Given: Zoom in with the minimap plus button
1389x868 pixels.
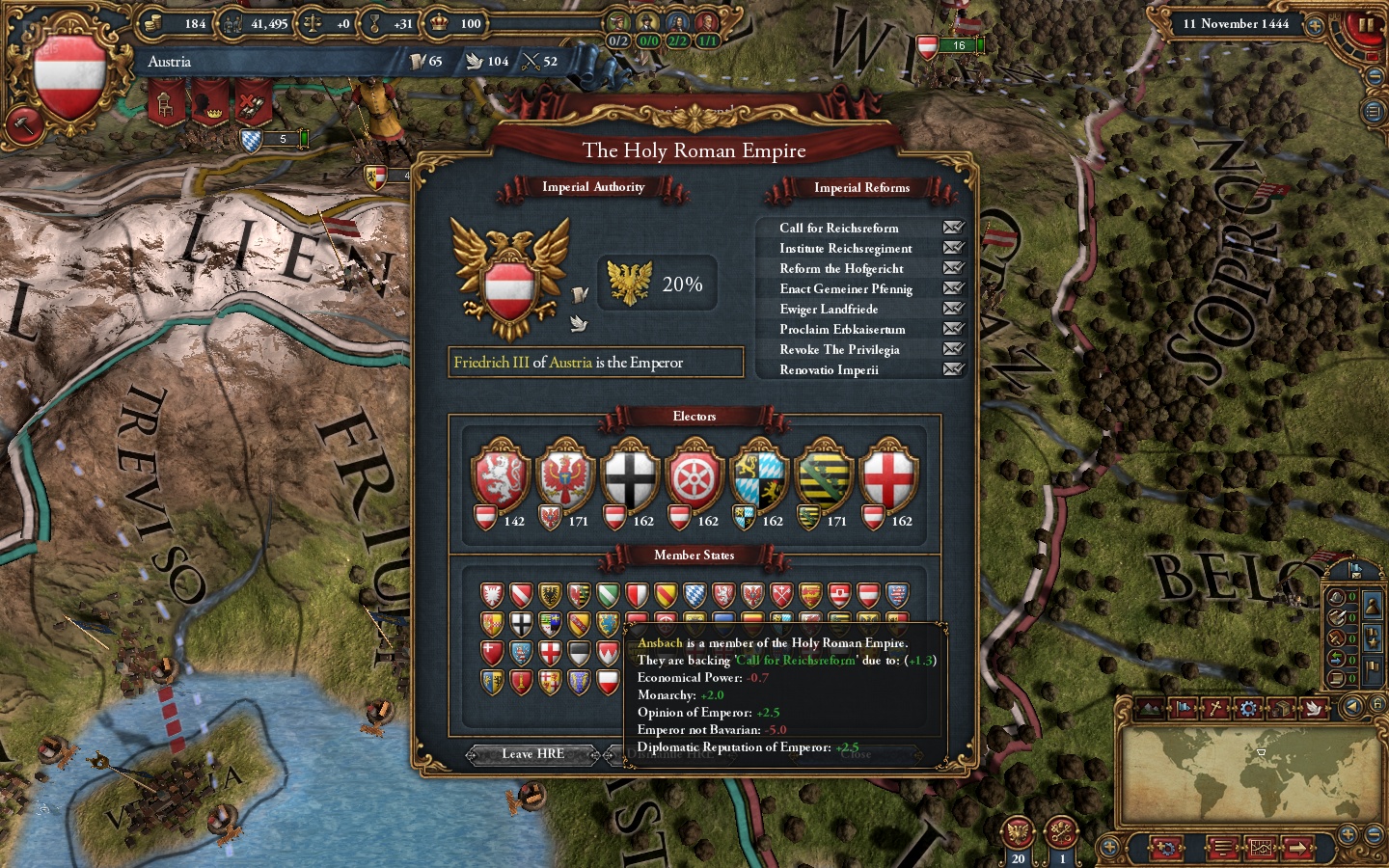Looking at the screenshot, I should click(x=1348, y=835).
